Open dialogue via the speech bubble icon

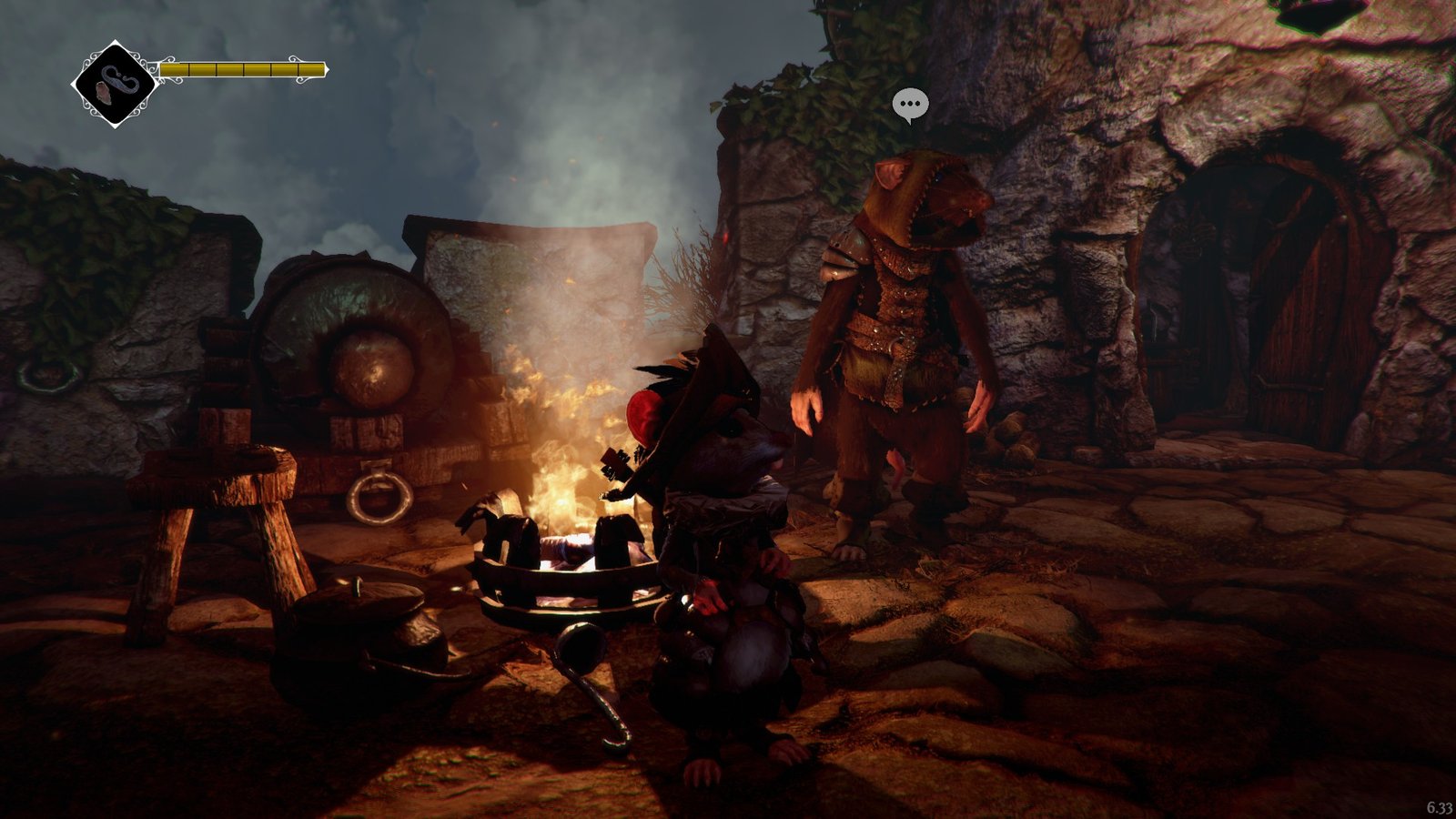(x=909, y=105)
